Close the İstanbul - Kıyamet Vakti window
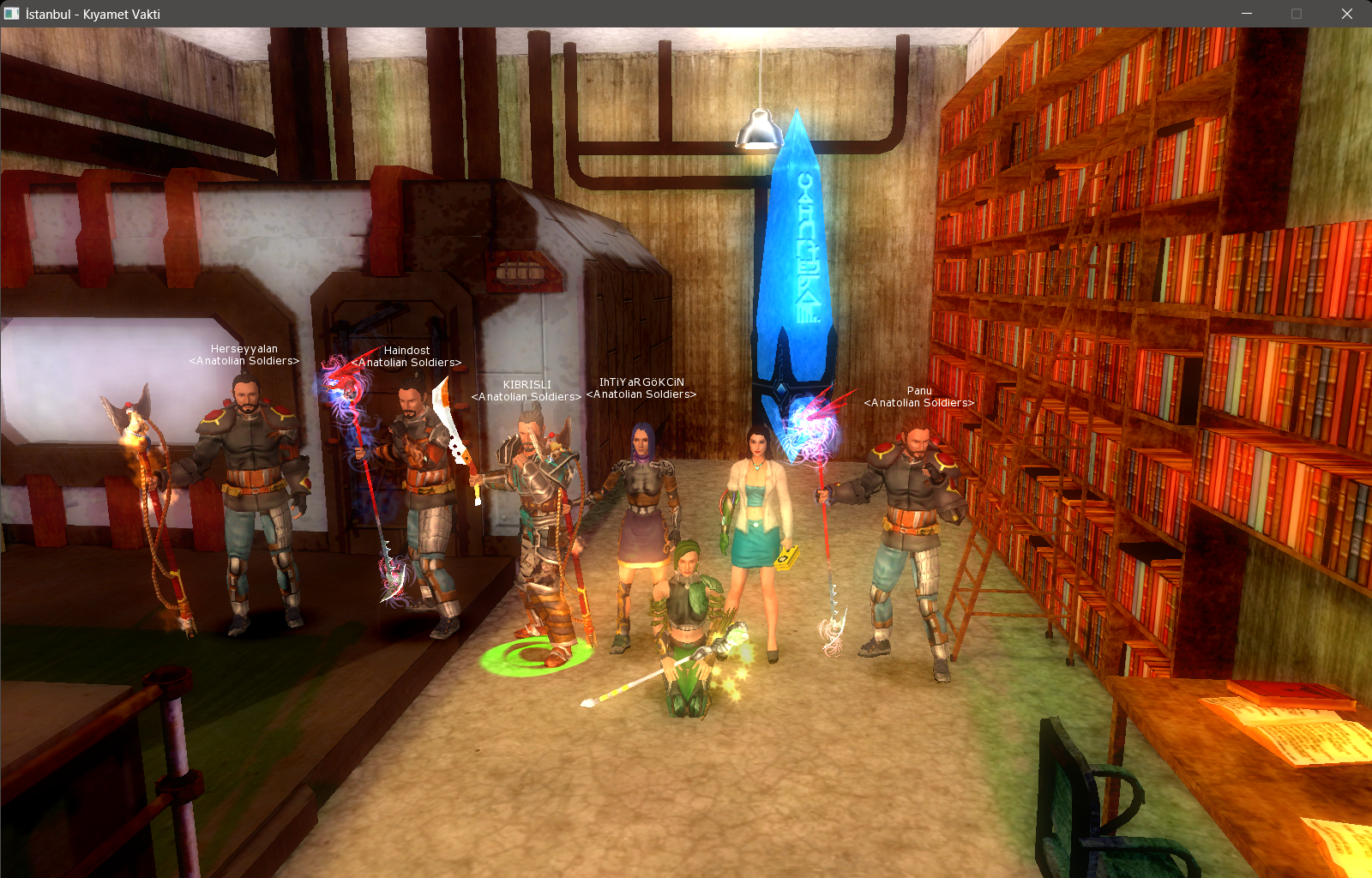This screenshot has height=878, width=1372. (x=1346, y=14)
